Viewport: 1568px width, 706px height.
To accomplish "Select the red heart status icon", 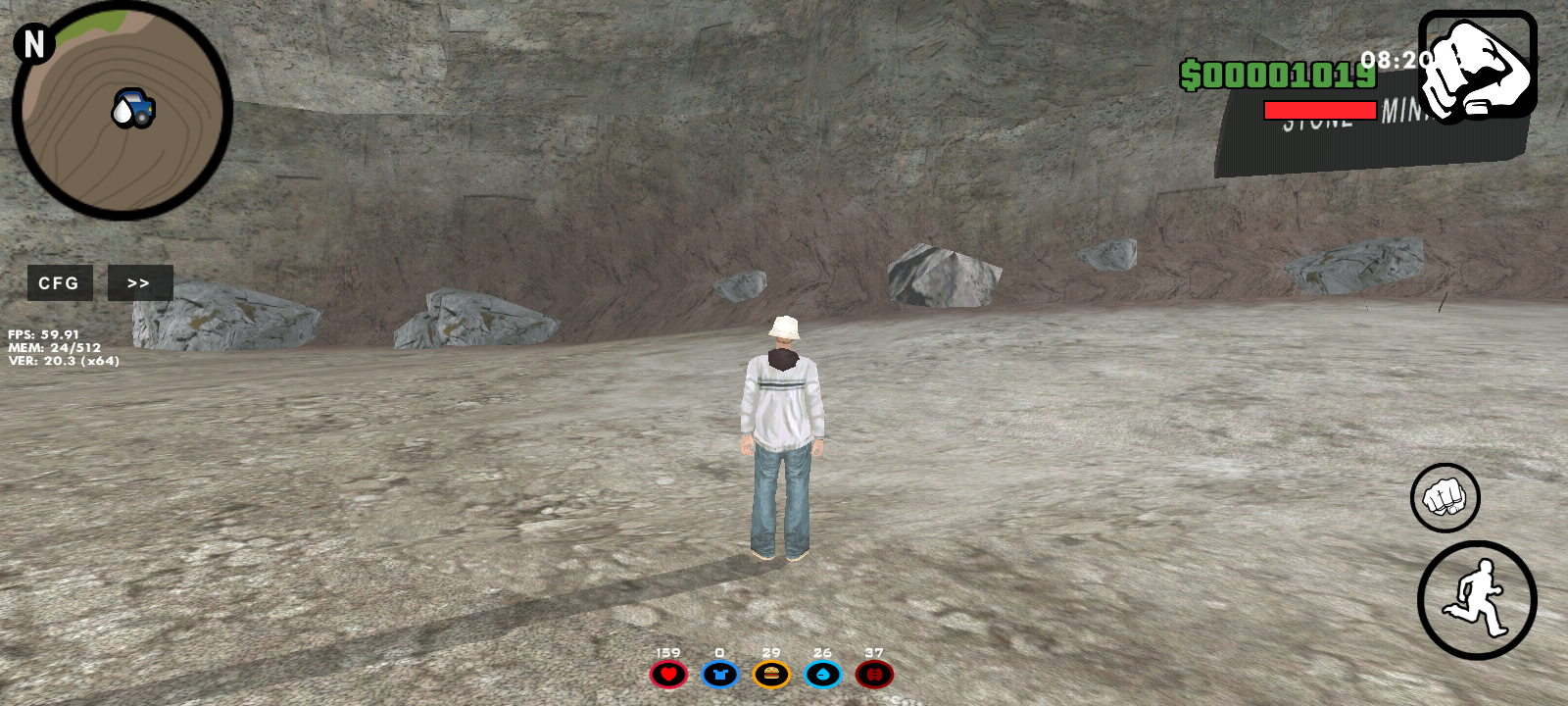I will pos(668,675).
